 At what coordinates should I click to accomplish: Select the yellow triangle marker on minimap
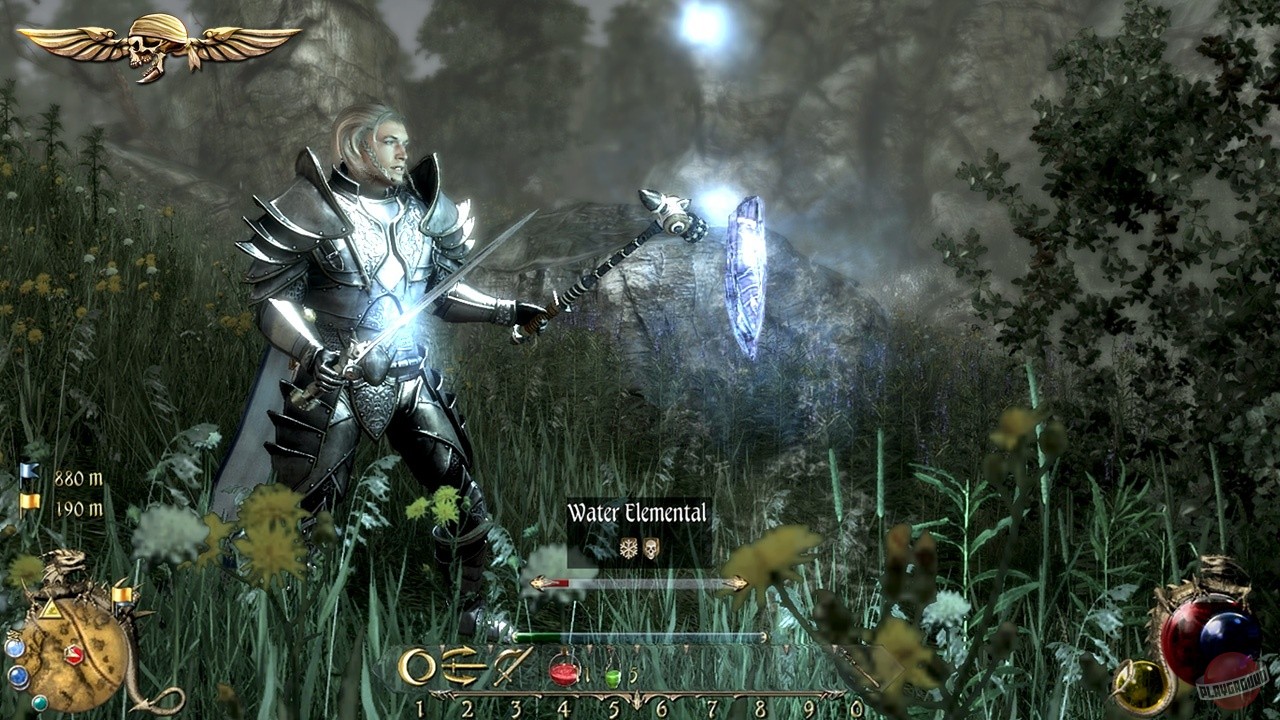point(49,609)
